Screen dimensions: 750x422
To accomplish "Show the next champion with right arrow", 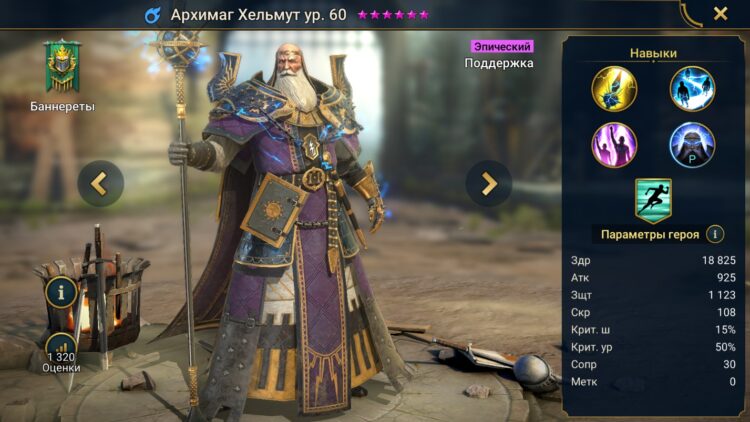I will (x=489, y=183).
